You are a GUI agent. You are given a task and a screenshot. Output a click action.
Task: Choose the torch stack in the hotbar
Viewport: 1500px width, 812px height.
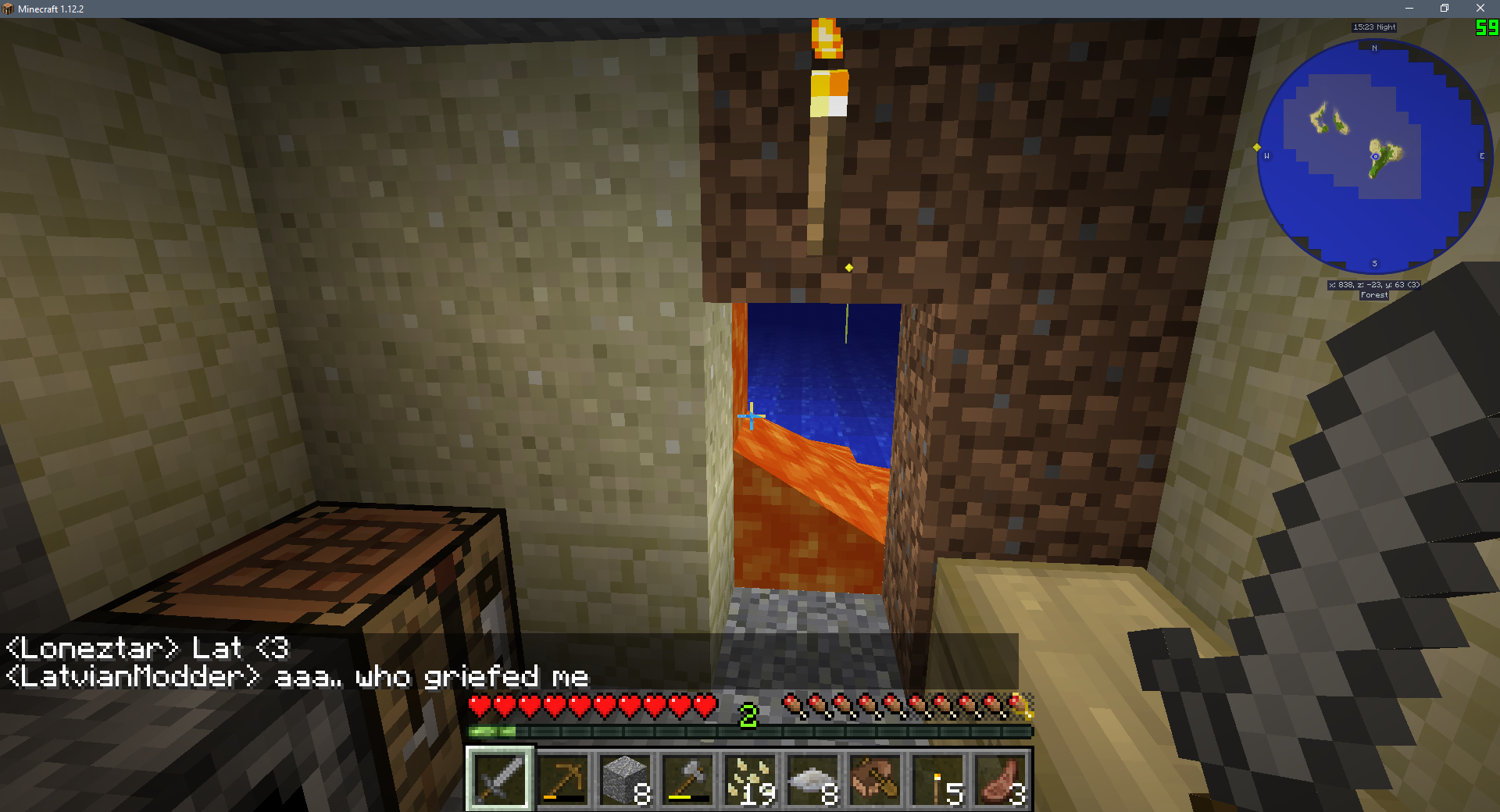click(x=937, y=778)
